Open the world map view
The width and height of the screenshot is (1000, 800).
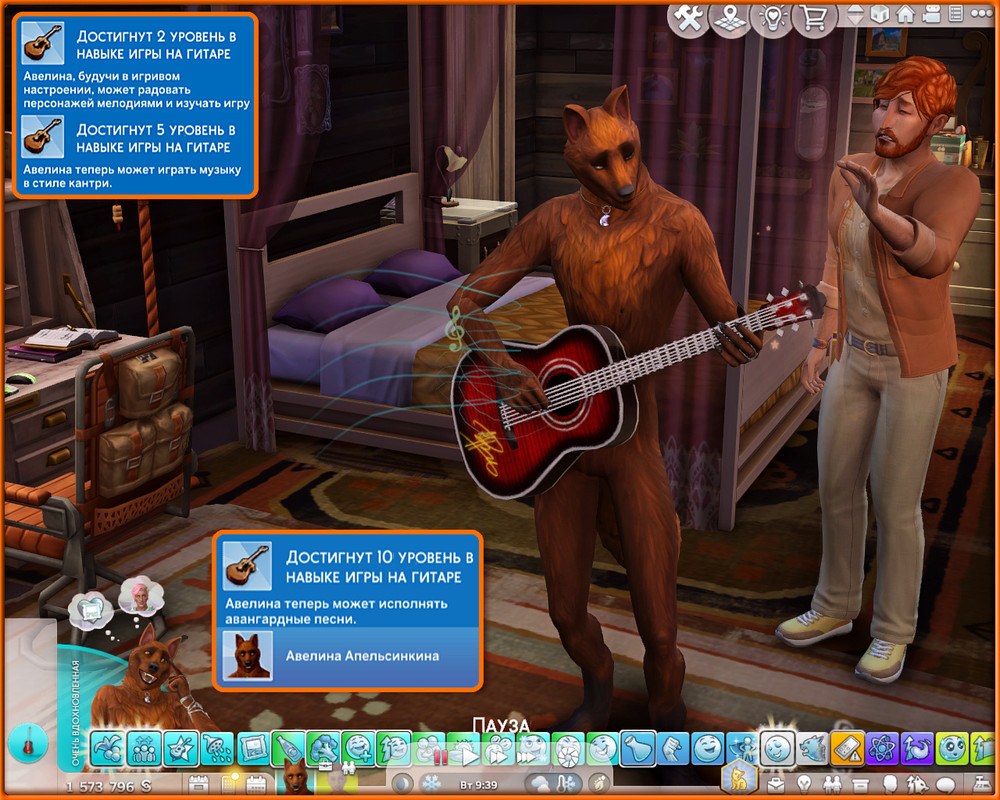point(730,17)
